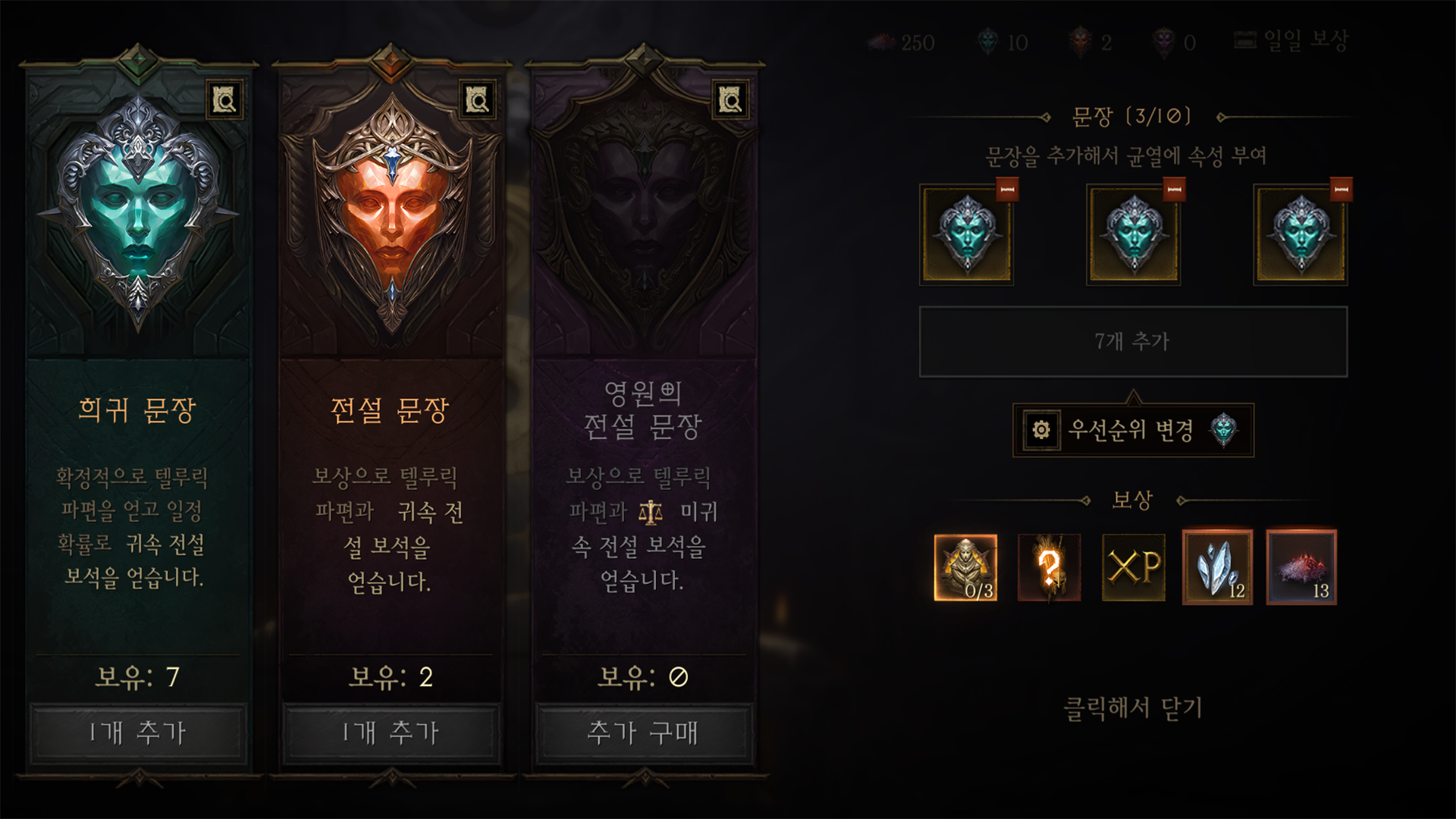The image size is (1456, 819).
Task: Click the 7개 추가 button
Action: [x=1133, y=341]
